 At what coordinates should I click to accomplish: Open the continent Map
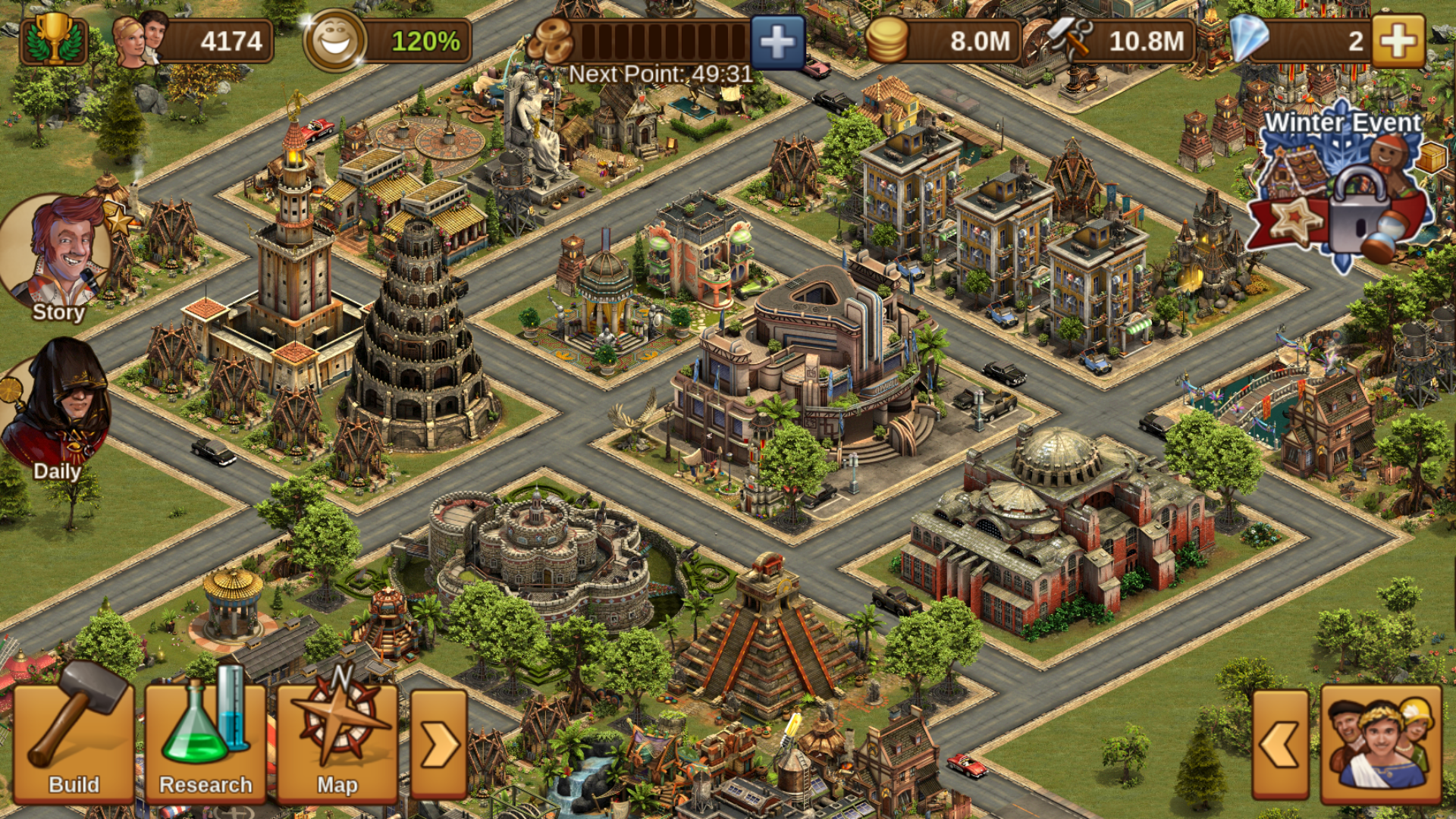point(337,743)
